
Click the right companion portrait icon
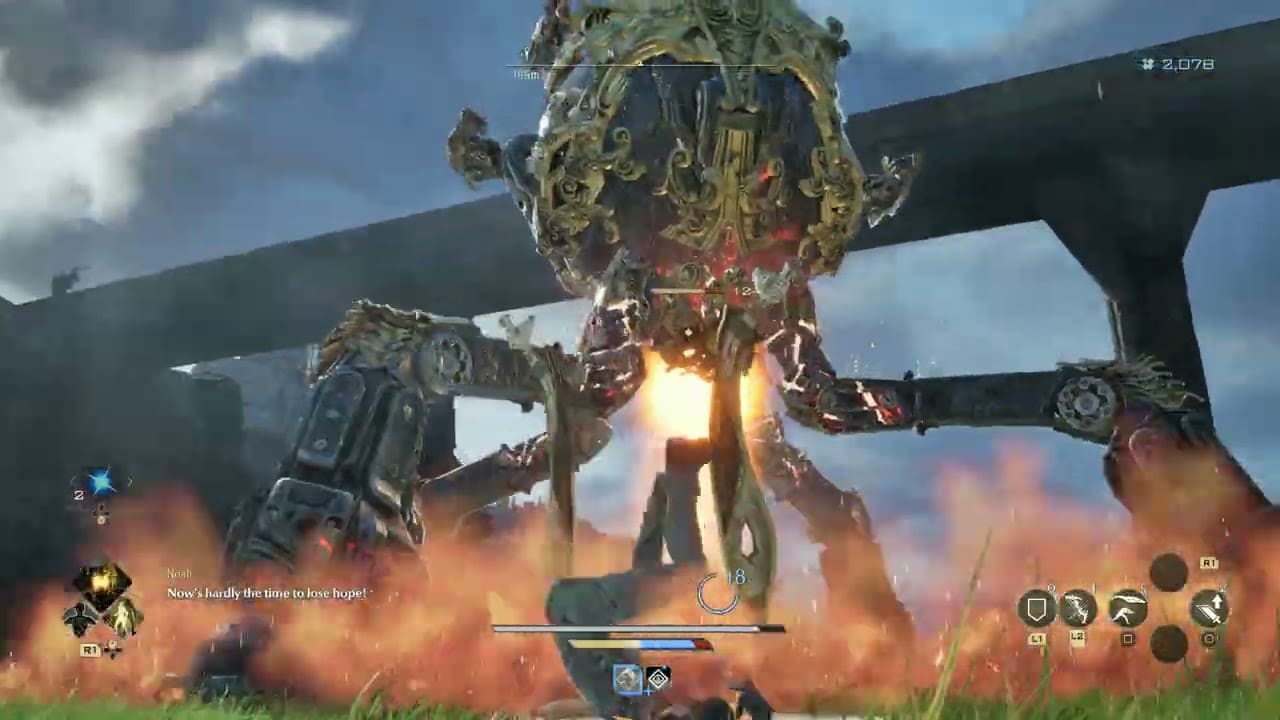(122, 617)
